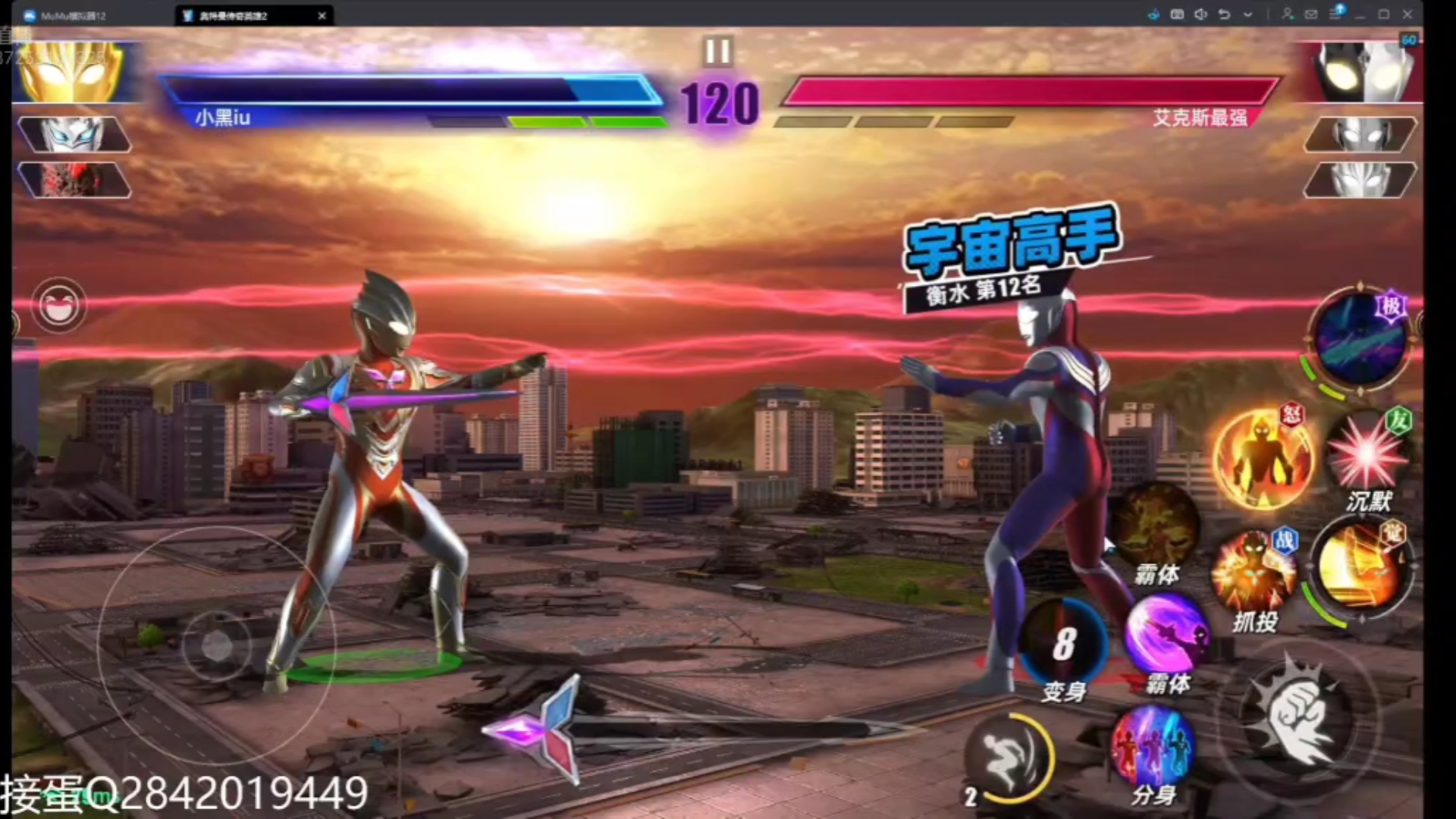Open the emote smiley face button
Viewport: 1456px width, 819px height.
58,306
